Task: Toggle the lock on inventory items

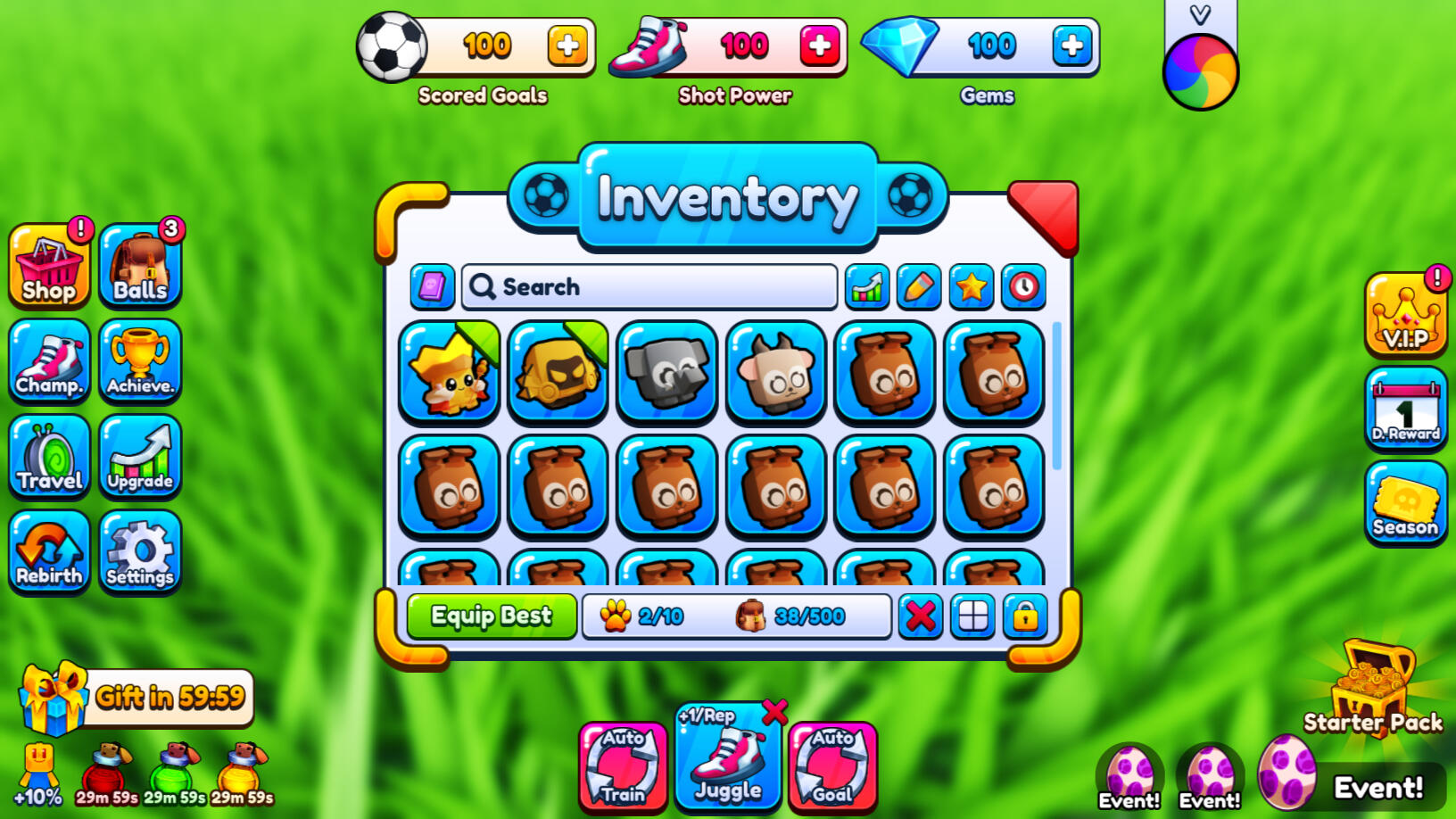Action: coord(1024,616)
